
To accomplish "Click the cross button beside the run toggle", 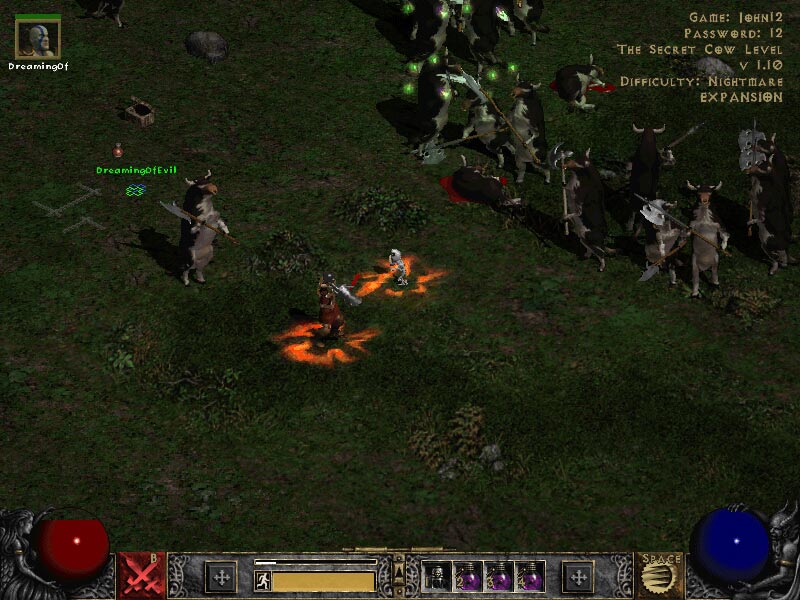I will click(x=220, y=577).
